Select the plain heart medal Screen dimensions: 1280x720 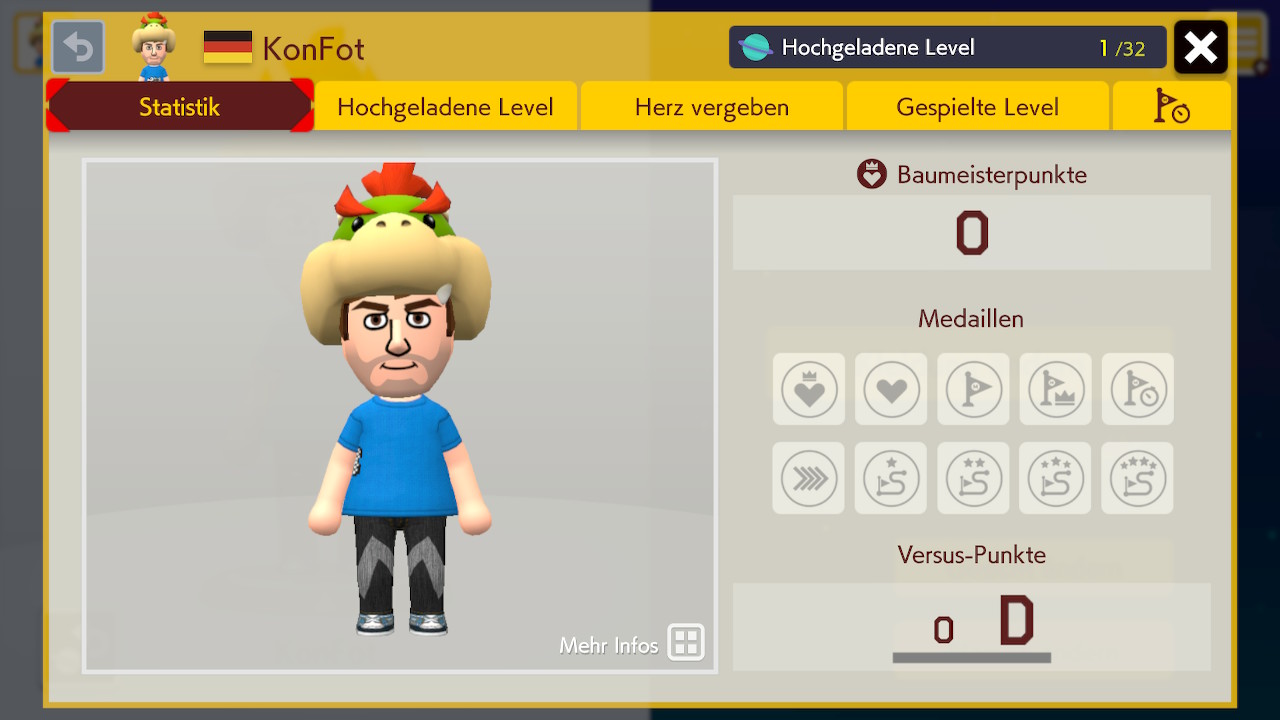891,389
